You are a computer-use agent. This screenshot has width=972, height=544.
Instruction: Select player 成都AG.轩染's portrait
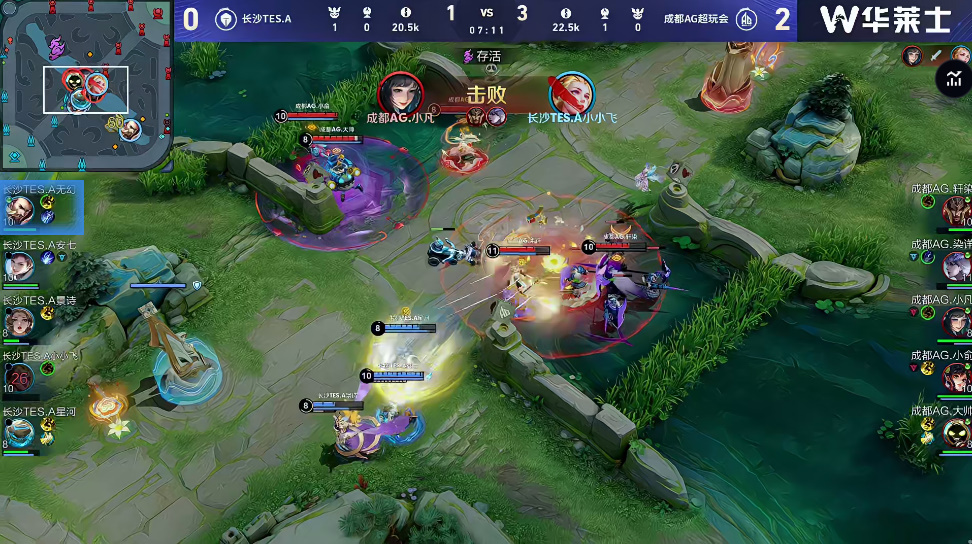pos(956,210)
